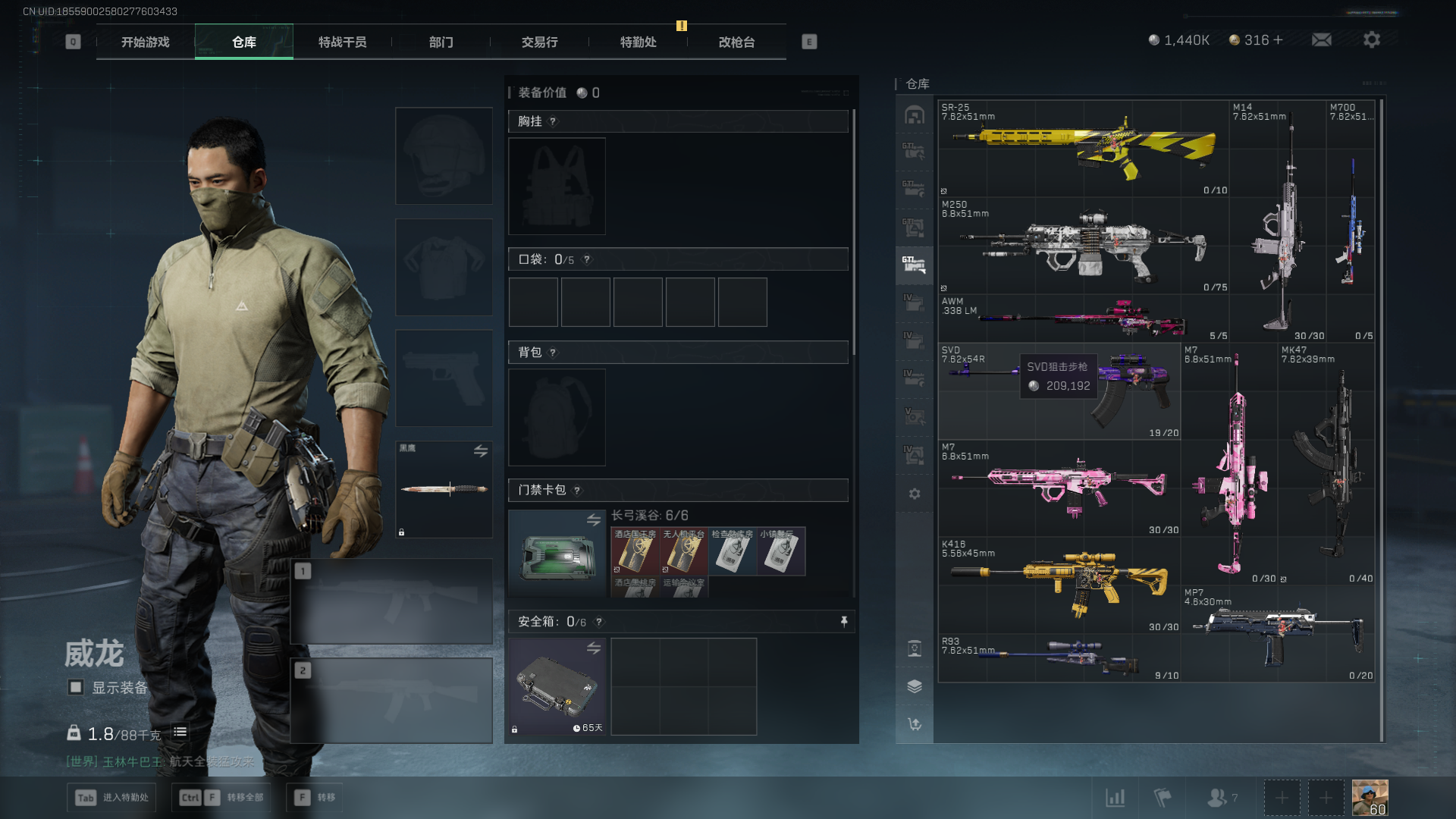Open the player avatar thumbnail
The height and width of the screenshot is (819, 1456).
point(1370,798)
